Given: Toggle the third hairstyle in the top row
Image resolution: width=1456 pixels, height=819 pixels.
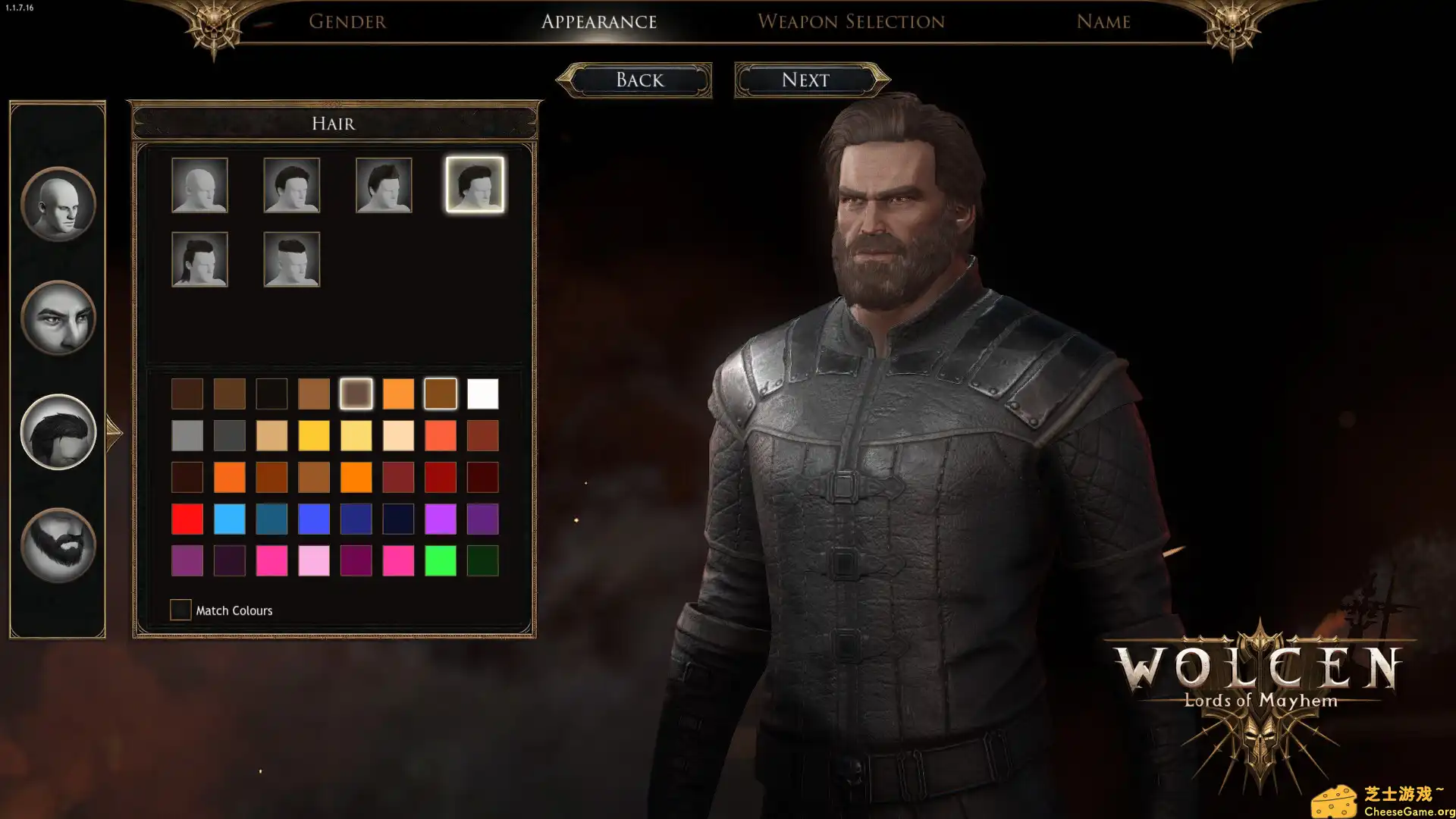Looking at the screenshot, I should coord(383,184).
